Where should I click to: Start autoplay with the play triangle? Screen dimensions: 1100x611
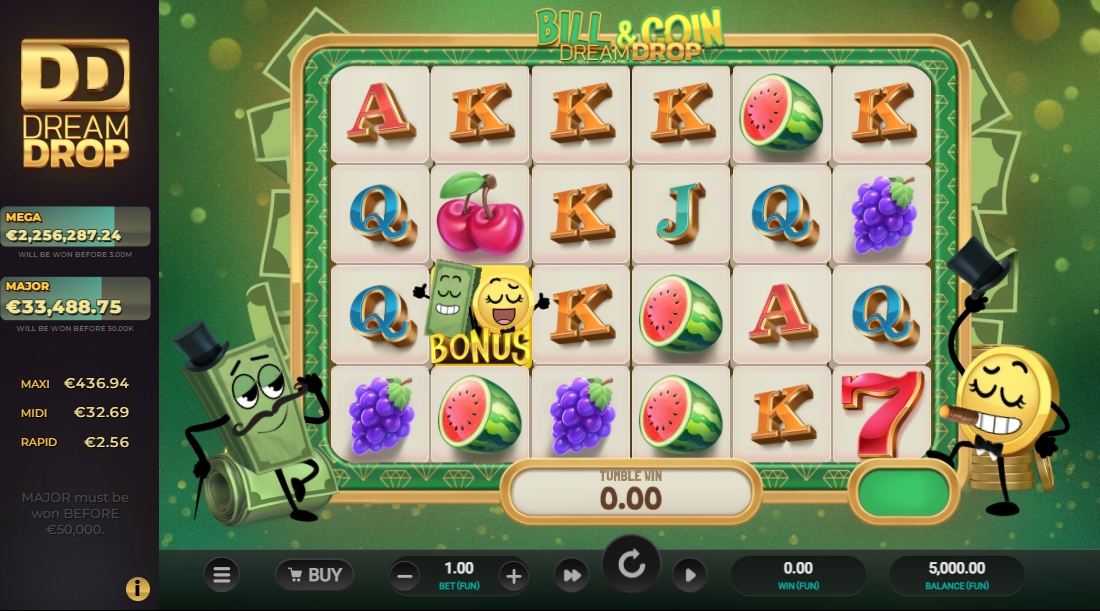(x=689, y=575)
